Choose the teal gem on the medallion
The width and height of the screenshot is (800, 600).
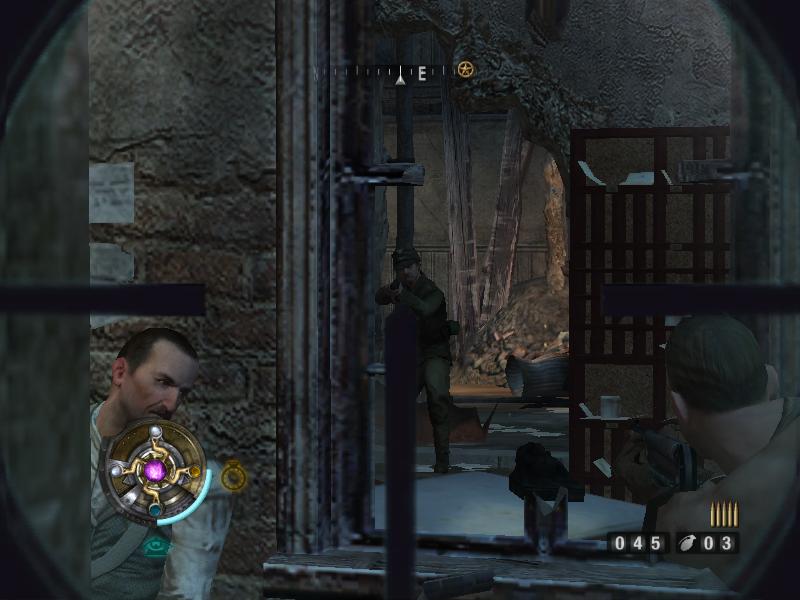click(x=155, y=509)
